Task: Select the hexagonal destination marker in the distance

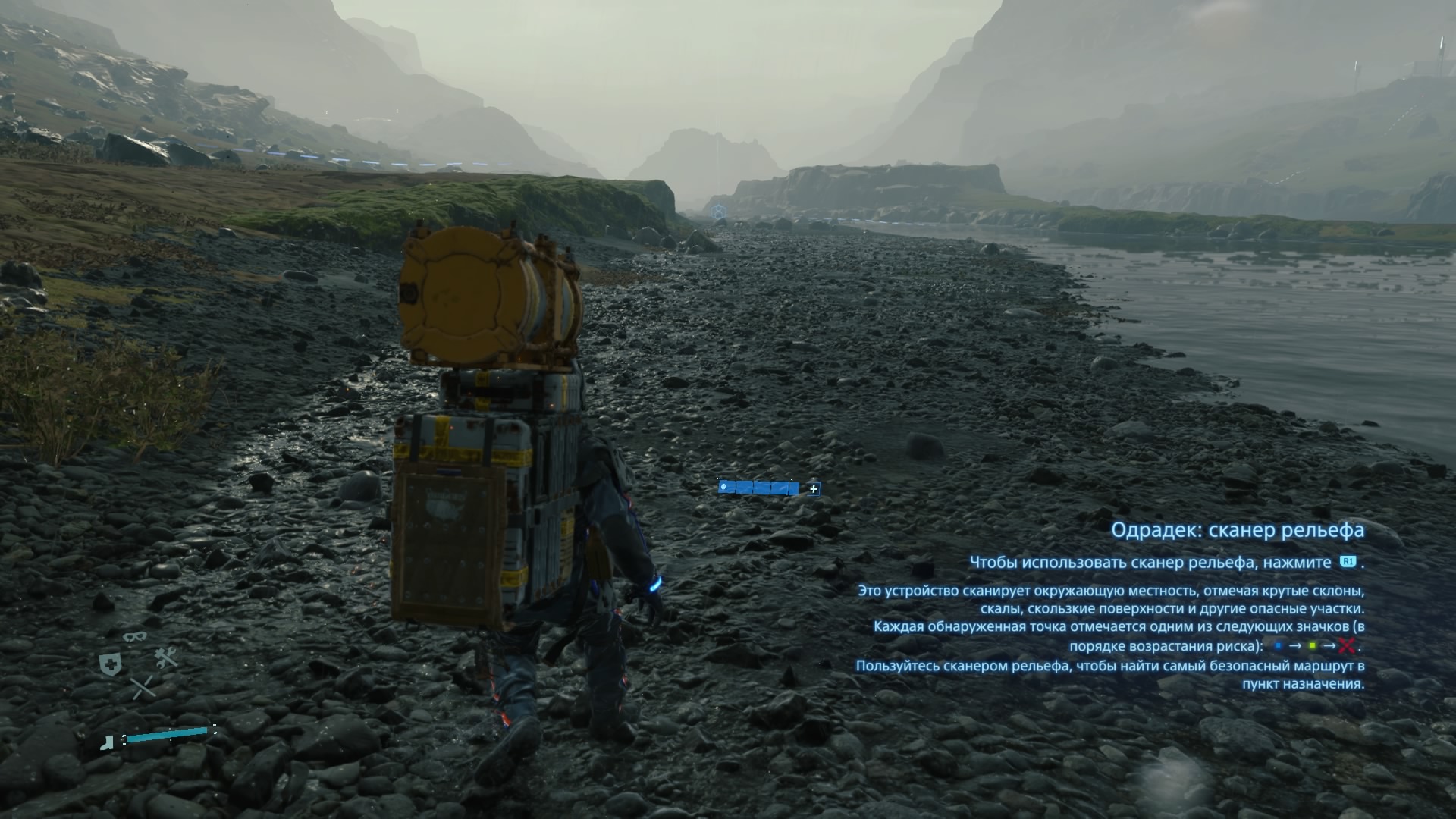Action: click(718, 212)
